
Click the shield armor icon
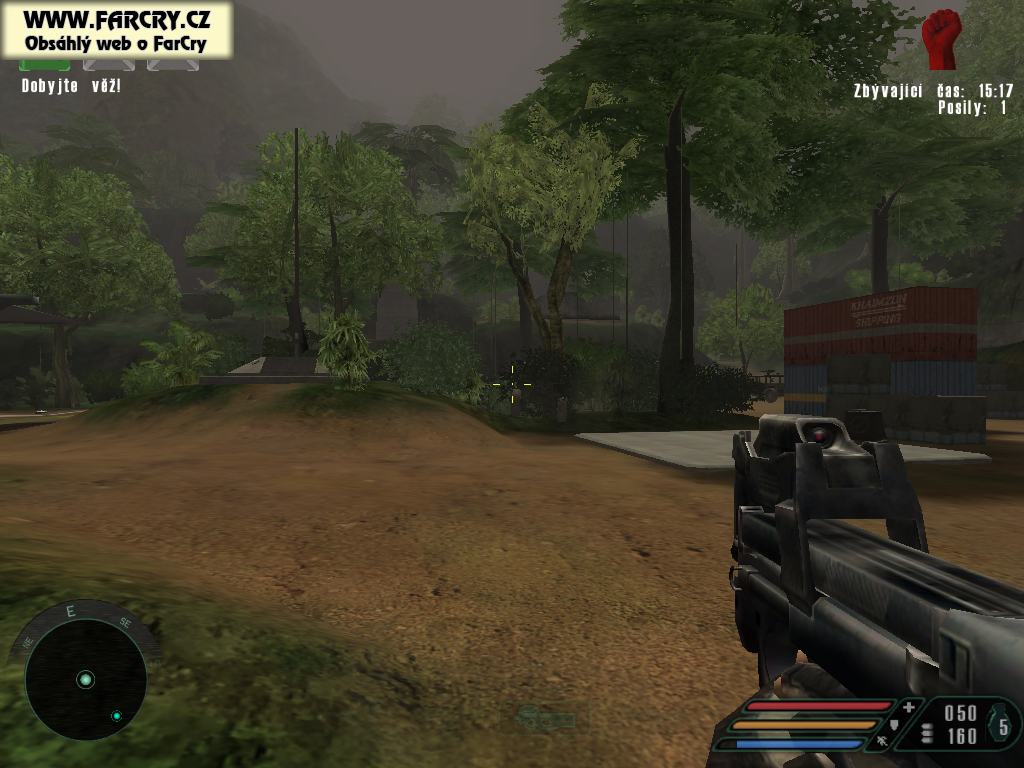tap(893, 725)
